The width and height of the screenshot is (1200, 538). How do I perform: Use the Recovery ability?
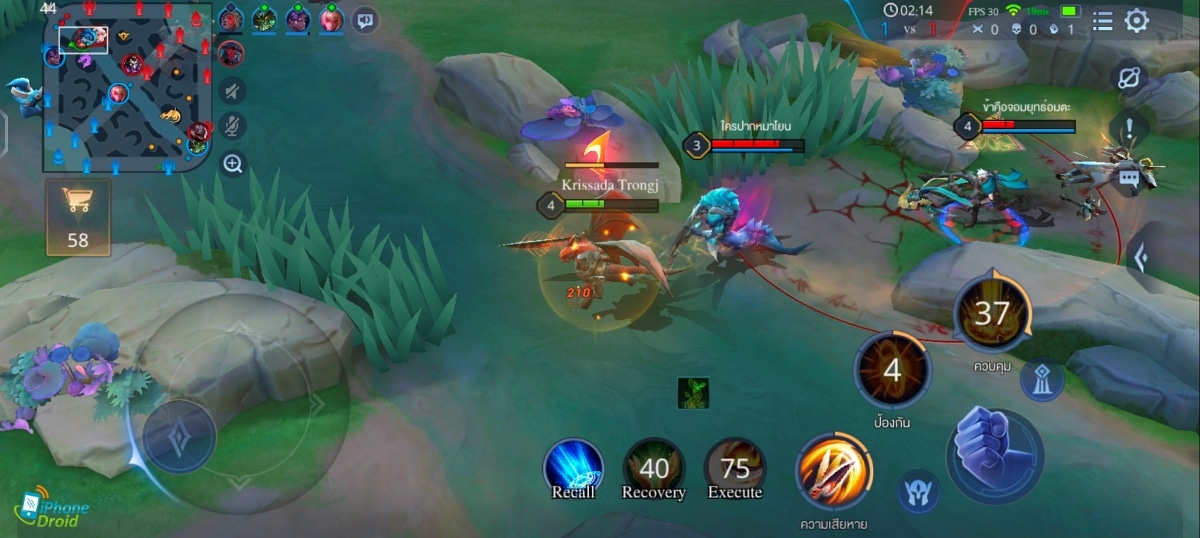(654, 469)
